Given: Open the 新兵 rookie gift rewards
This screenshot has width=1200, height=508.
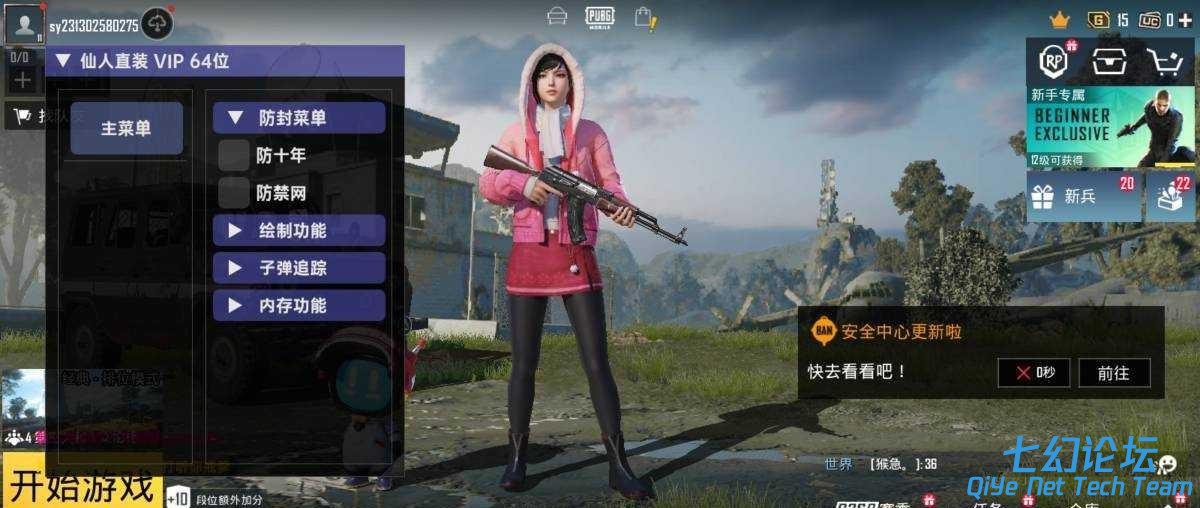Looking at the screenshot, I should (1084, 196).
